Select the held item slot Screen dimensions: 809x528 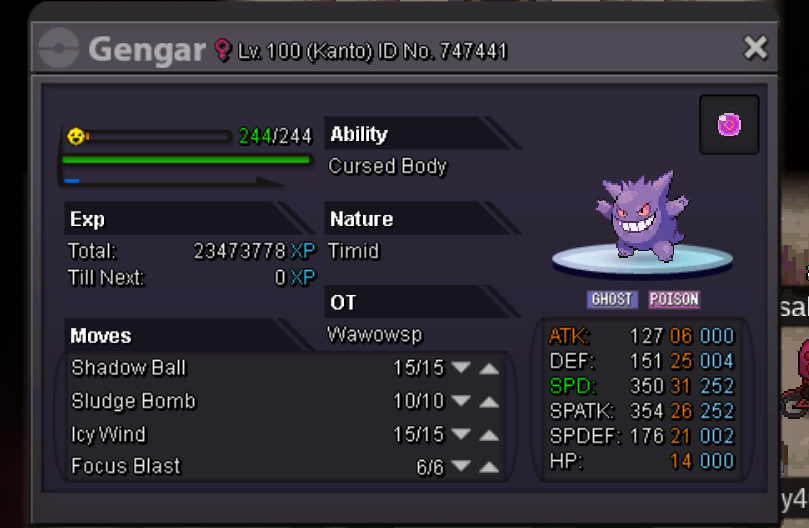(x=729, y=125)
